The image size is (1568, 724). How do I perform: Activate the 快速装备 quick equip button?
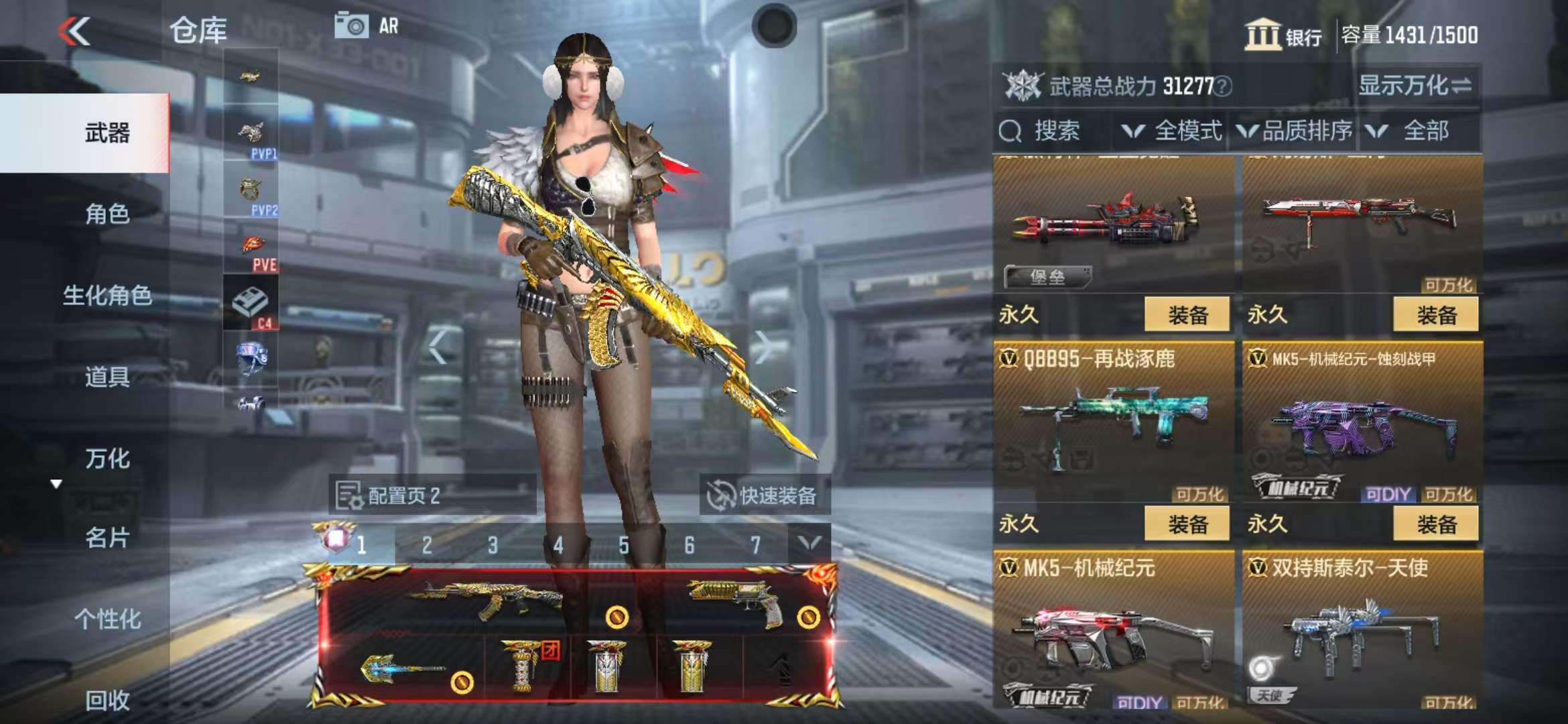coord(764,495)
